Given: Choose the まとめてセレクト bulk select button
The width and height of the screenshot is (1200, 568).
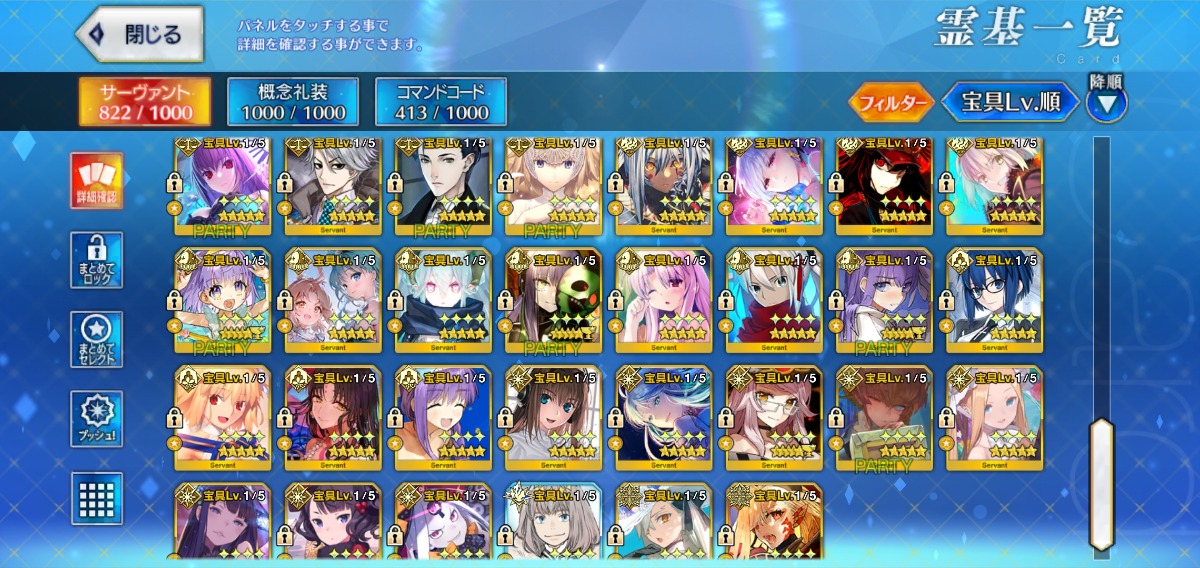Looking at the screenshot, I should point(97,340).
